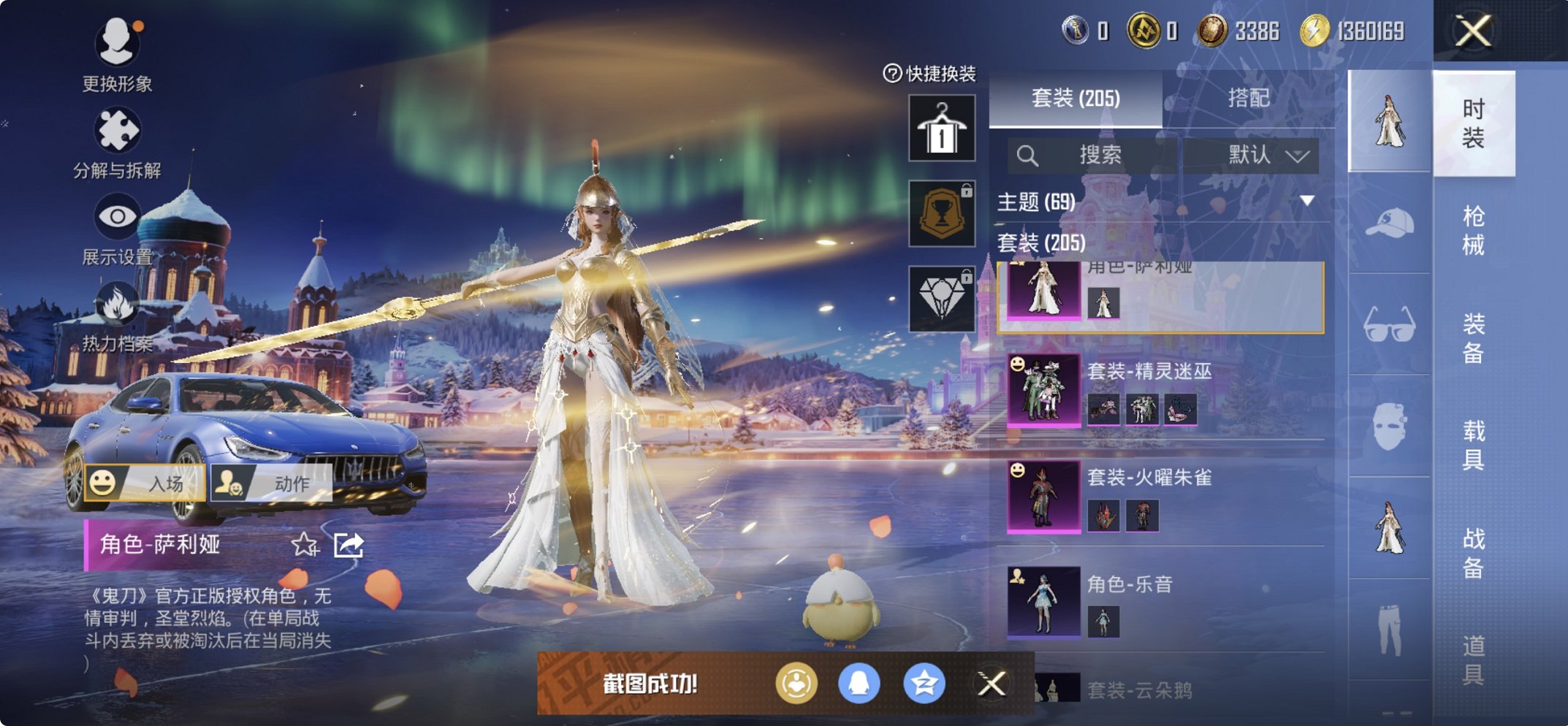Open the 默认 sort dropdown
This screenshot has height=726, width=1568.
click(x=1267, y=155)
